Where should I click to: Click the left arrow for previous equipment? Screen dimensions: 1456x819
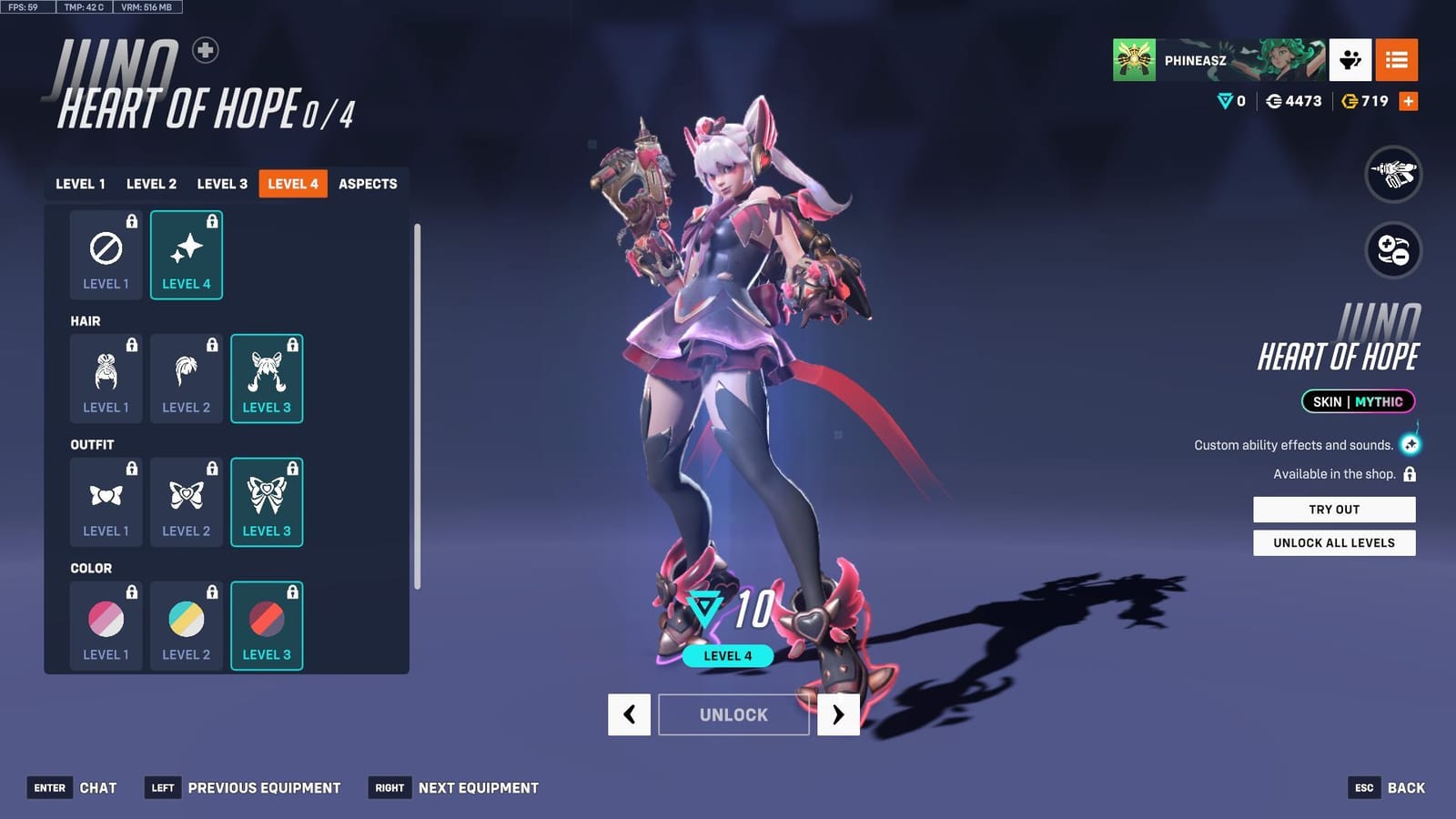(x=629, y=715)
